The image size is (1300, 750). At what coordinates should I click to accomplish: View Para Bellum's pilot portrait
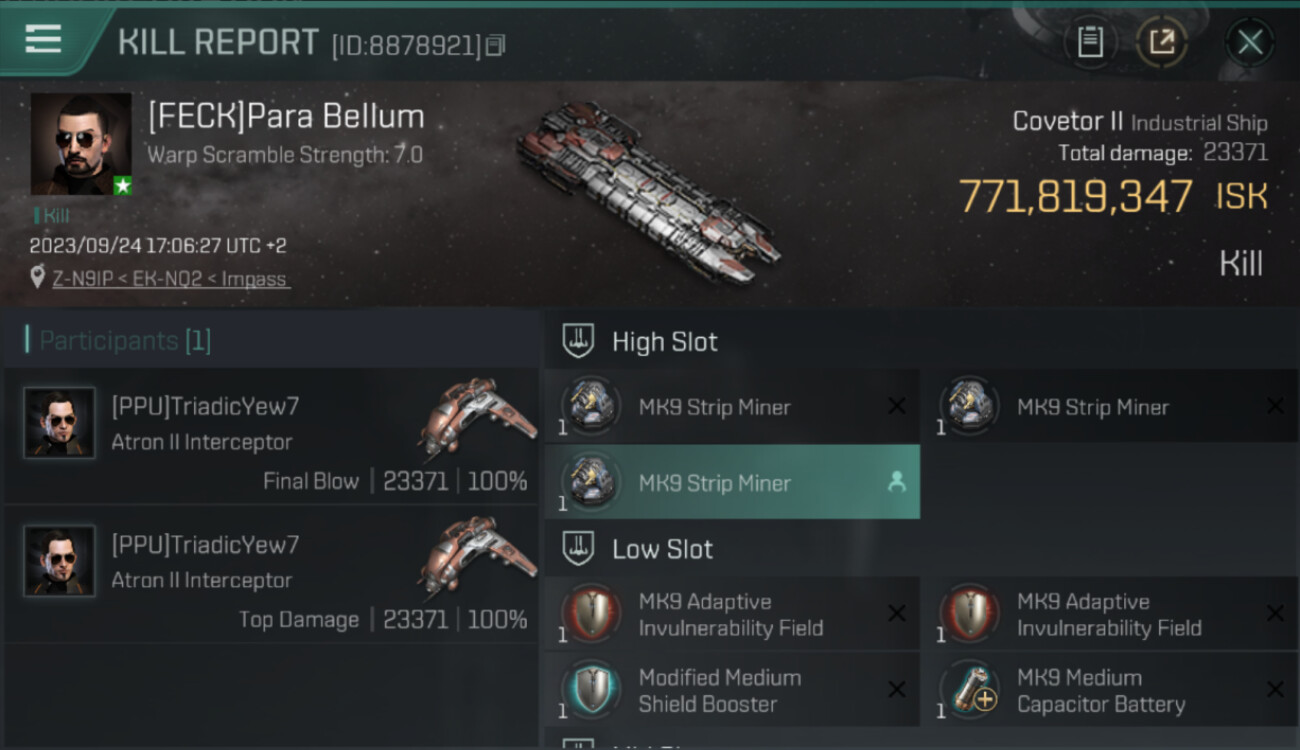coord(81,144)
